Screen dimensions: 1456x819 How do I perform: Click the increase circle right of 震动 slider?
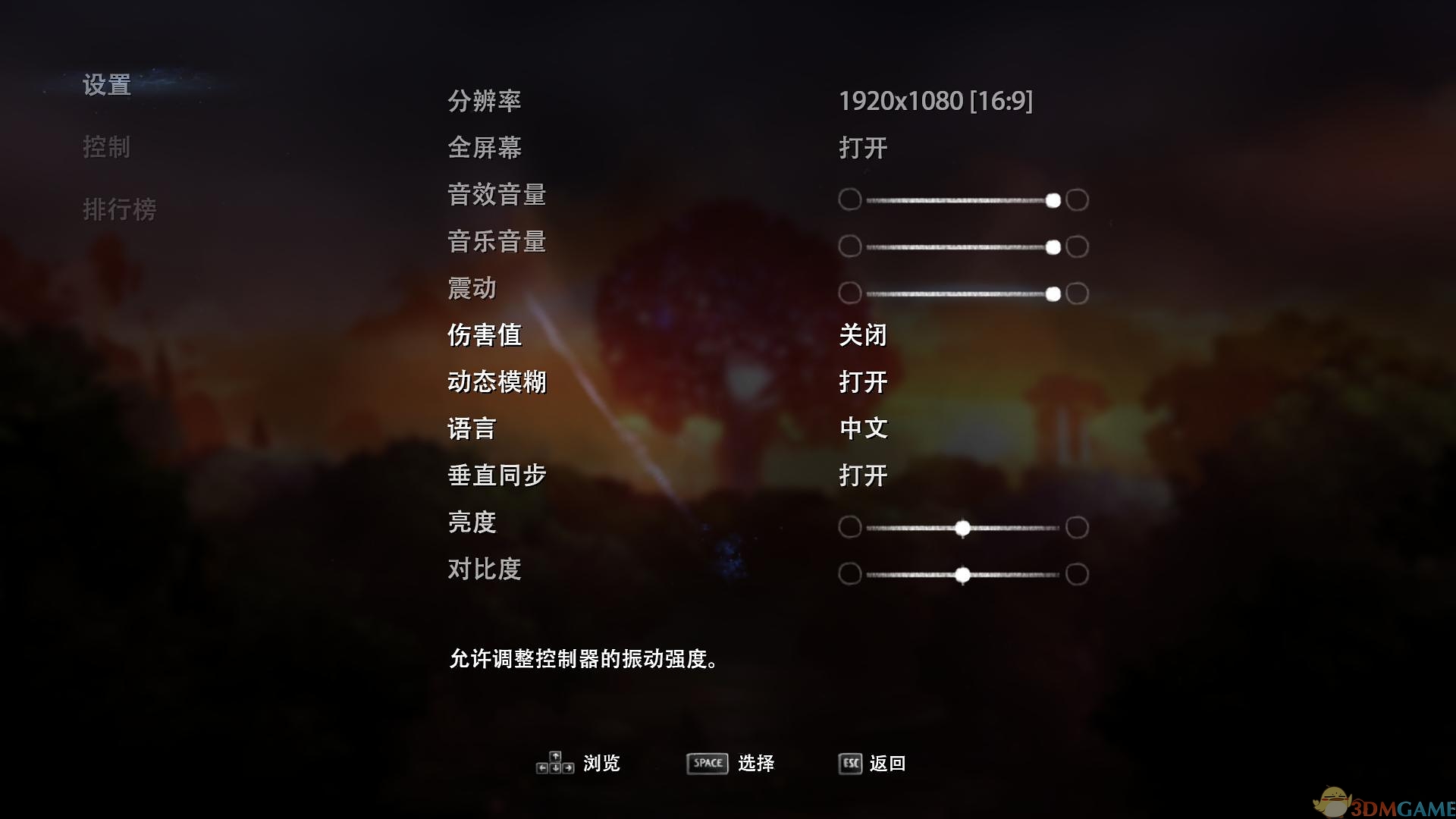[1077, 294]
